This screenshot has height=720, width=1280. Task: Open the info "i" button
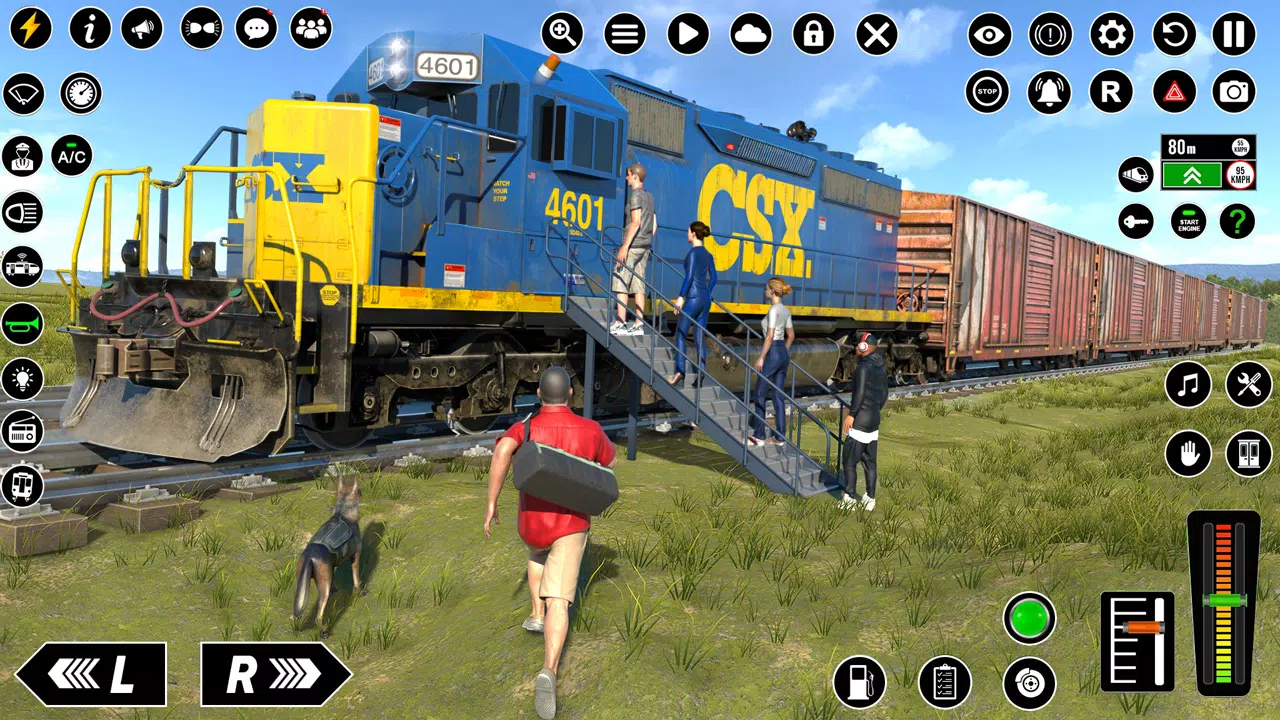[x=90, y=29]
